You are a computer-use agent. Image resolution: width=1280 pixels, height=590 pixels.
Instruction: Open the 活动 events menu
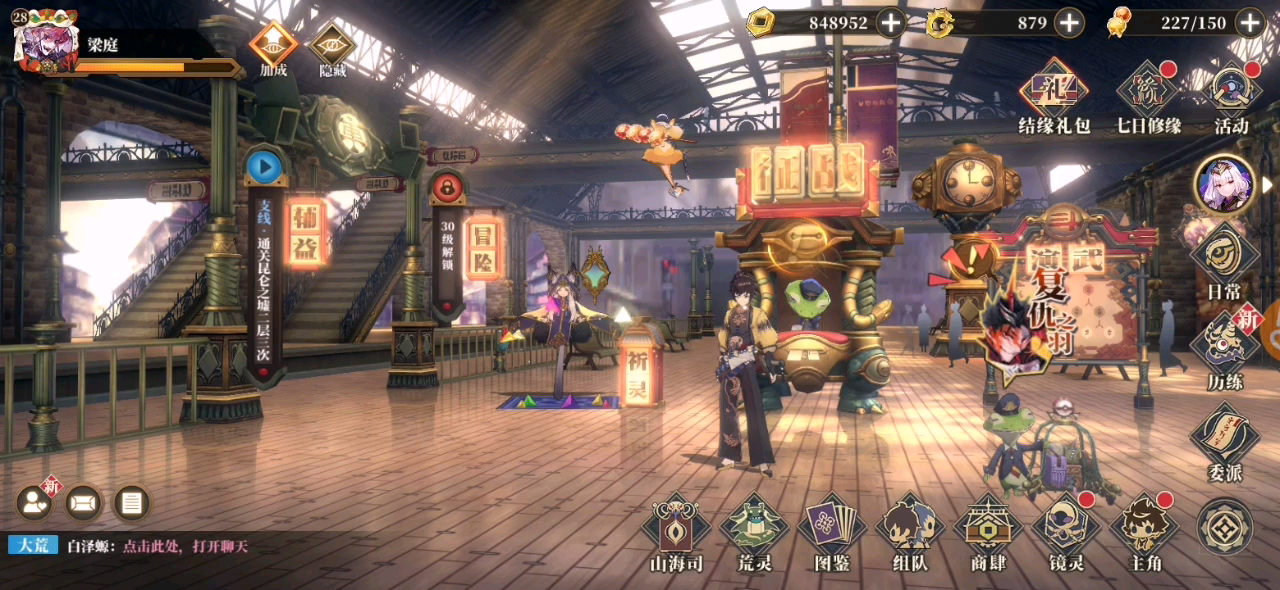(1231, 97)
